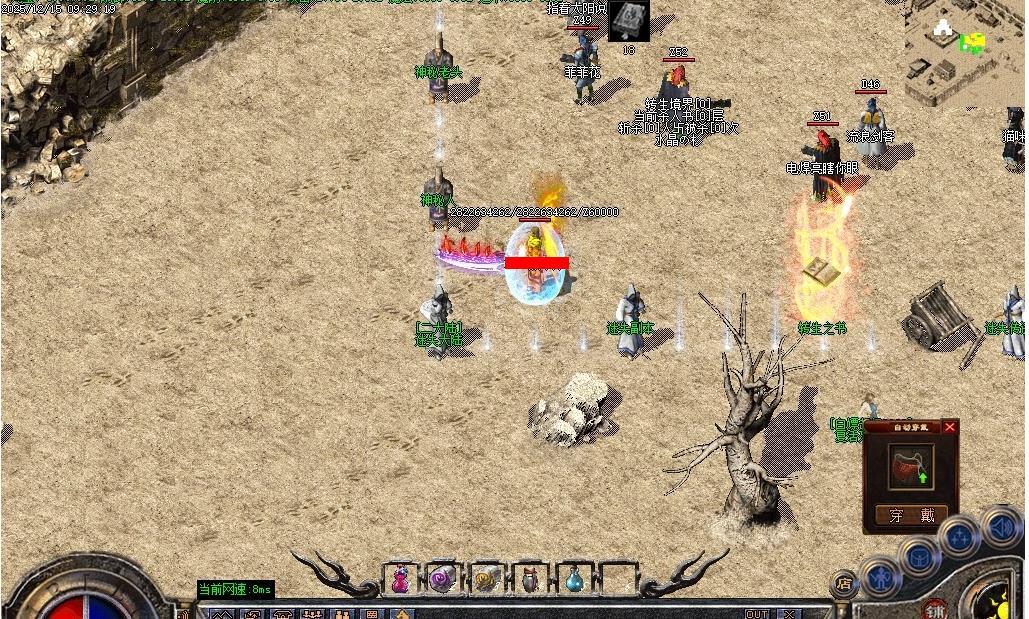This screenshot has width=1029, height=619.
Task: Click the red 铺 stall button
Action: coord(936,609)
